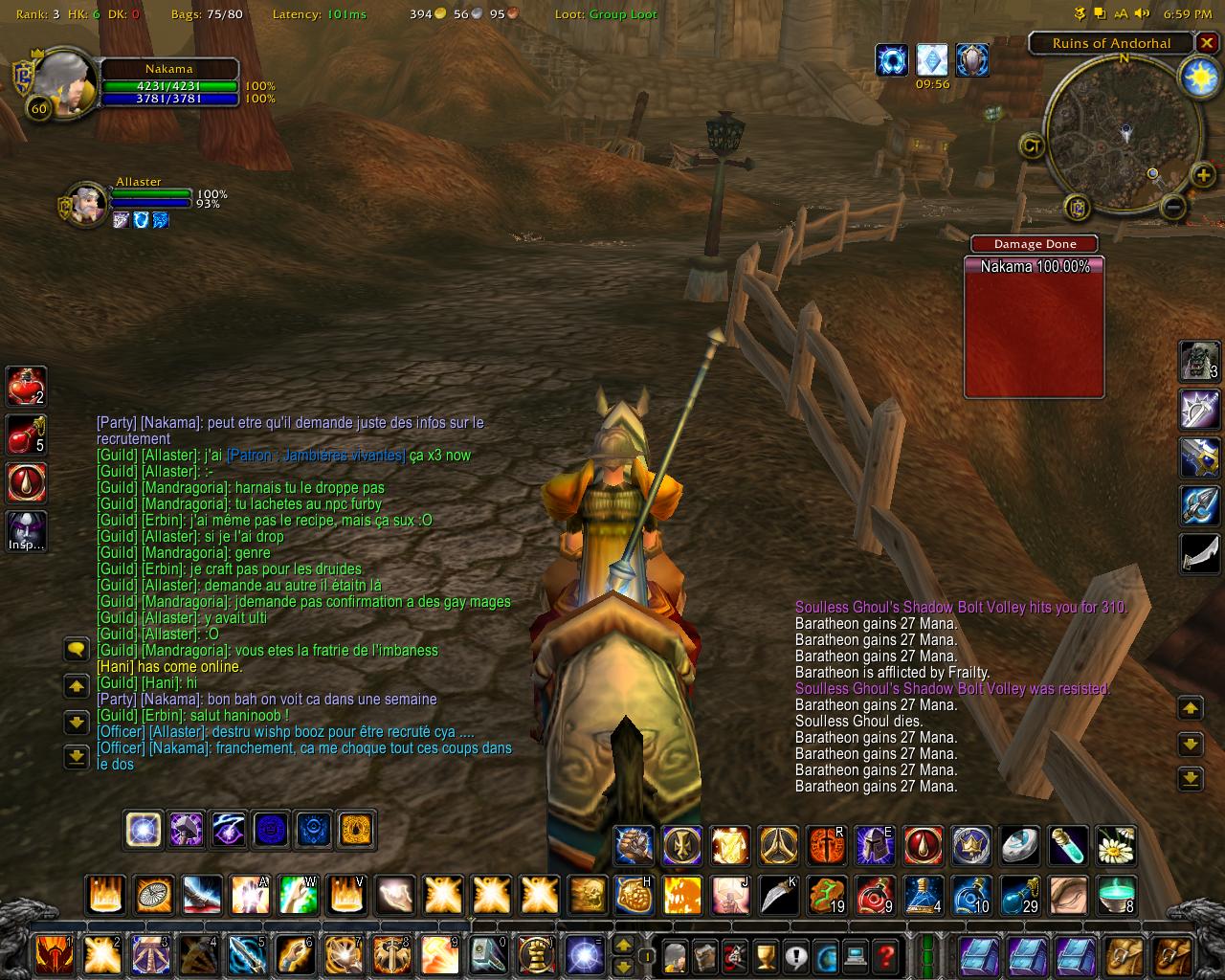This screenshot has width=1225, height=980.
Task: Click the Patron : Jambières vivantes chat link
Action: point(316,456)
